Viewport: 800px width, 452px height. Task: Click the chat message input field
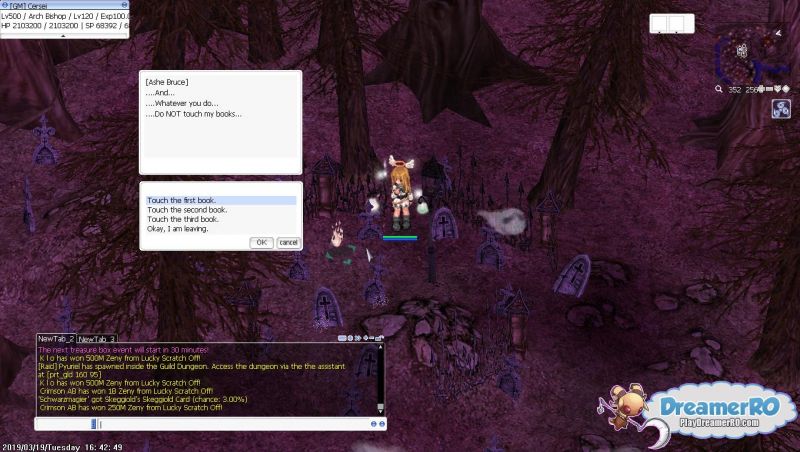point(230,424)
